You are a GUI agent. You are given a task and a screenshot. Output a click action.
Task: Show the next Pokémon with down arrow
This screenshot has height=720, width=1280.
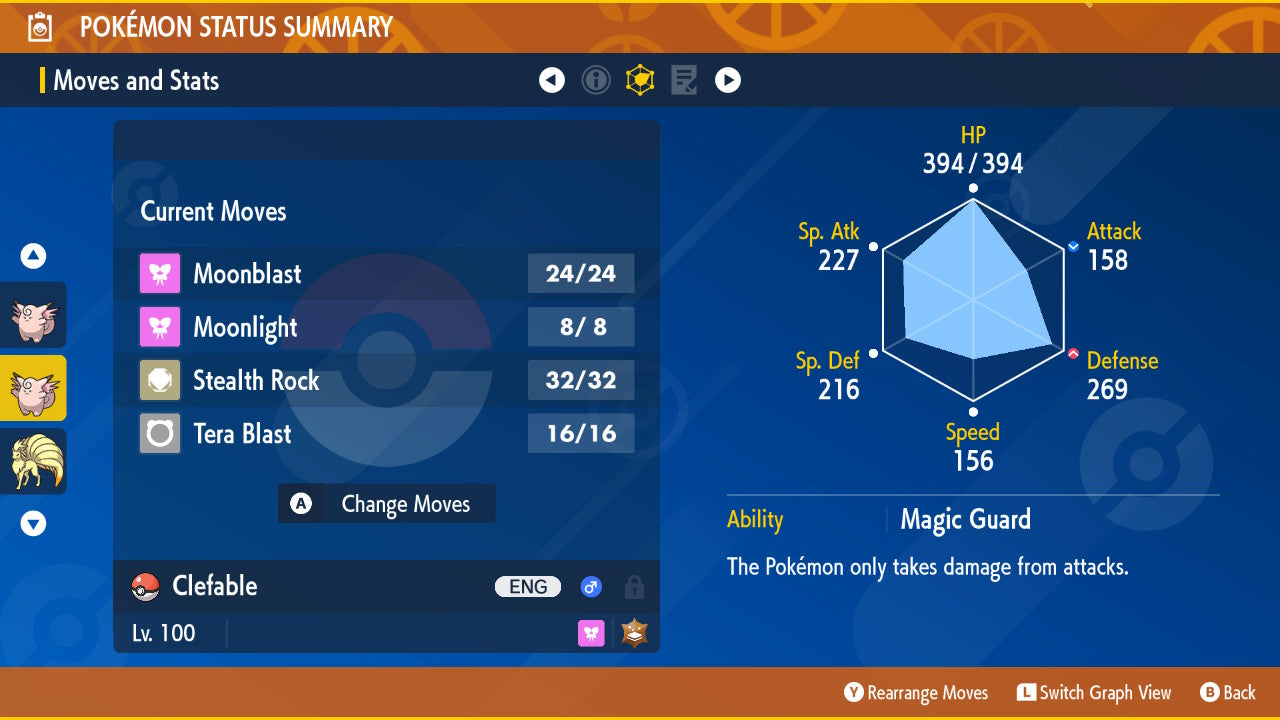(34, 523)
